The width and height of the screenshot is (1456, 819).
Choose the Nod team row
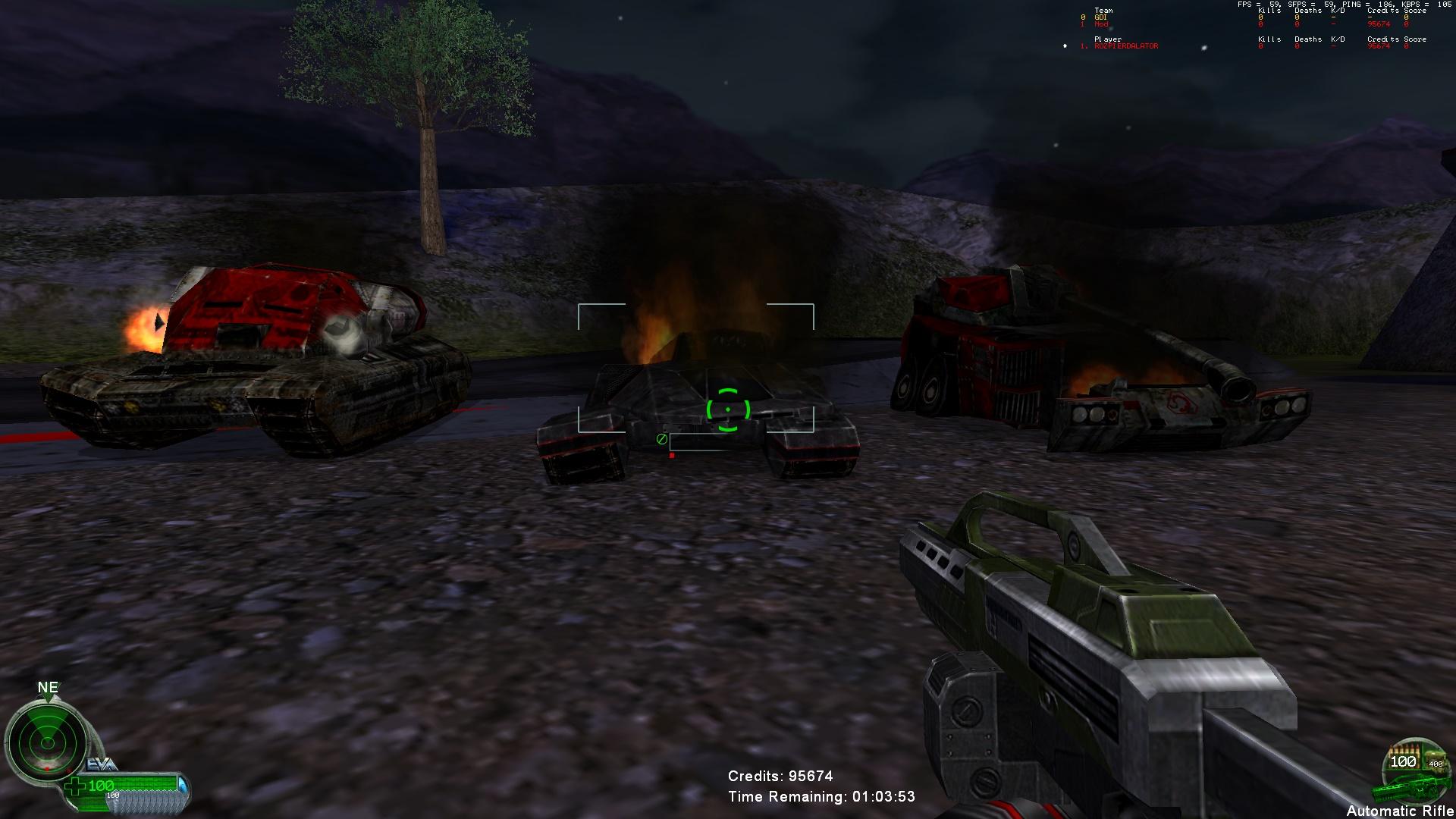coord(1101,24)
